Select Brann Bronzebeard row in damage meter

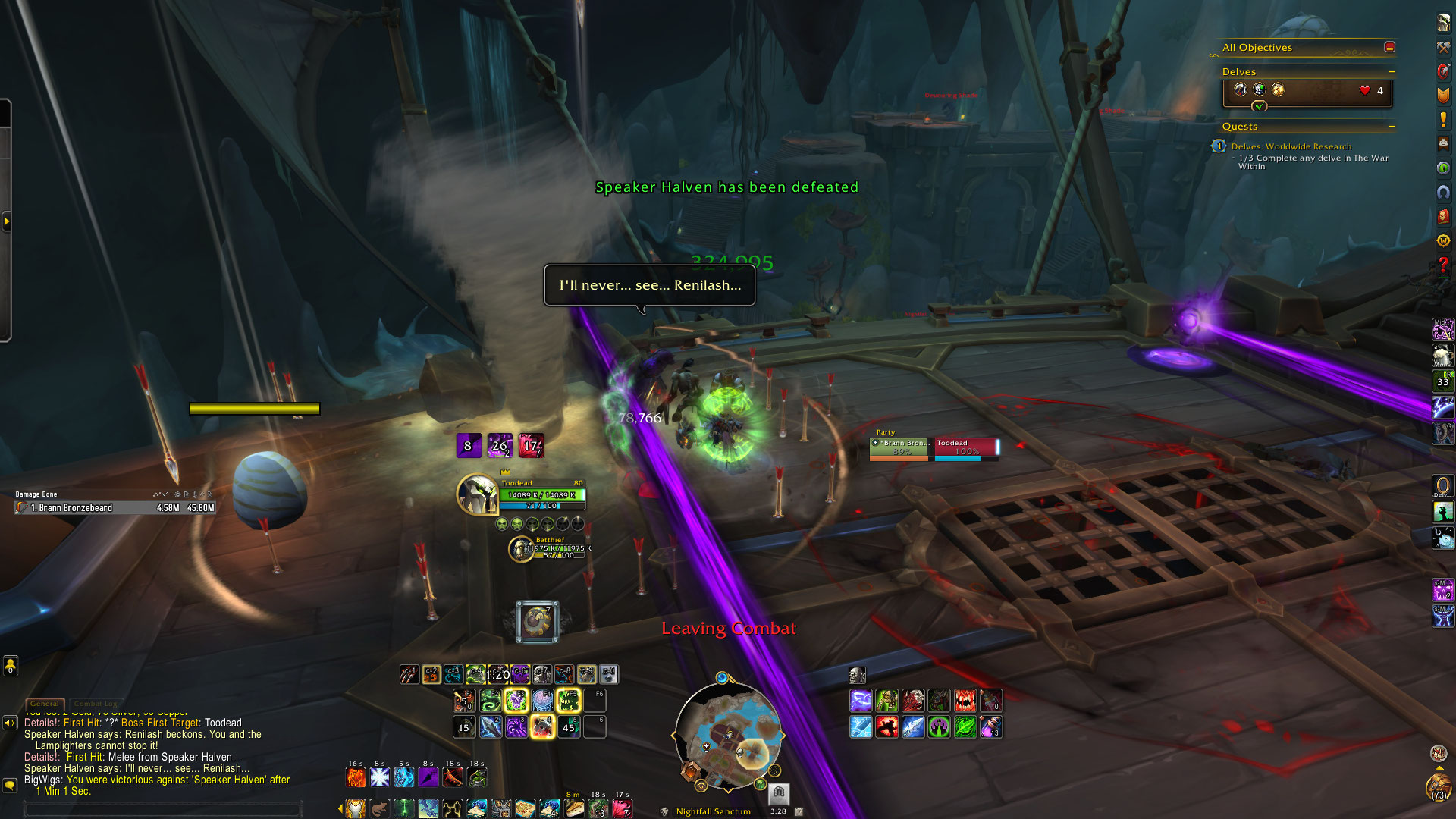point(114,508)
